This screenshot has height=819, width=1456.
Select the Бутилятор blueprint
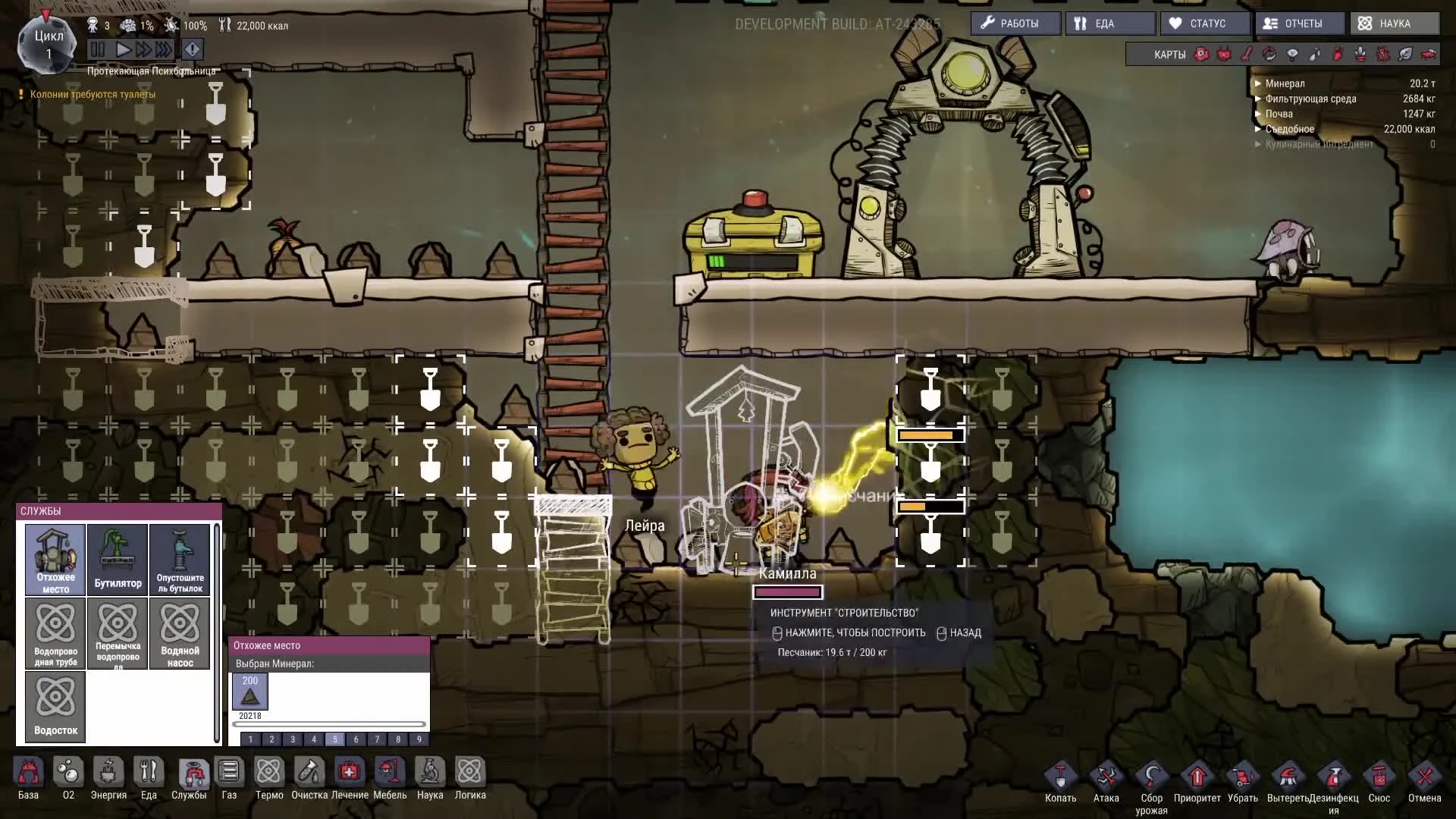(118, 559)
